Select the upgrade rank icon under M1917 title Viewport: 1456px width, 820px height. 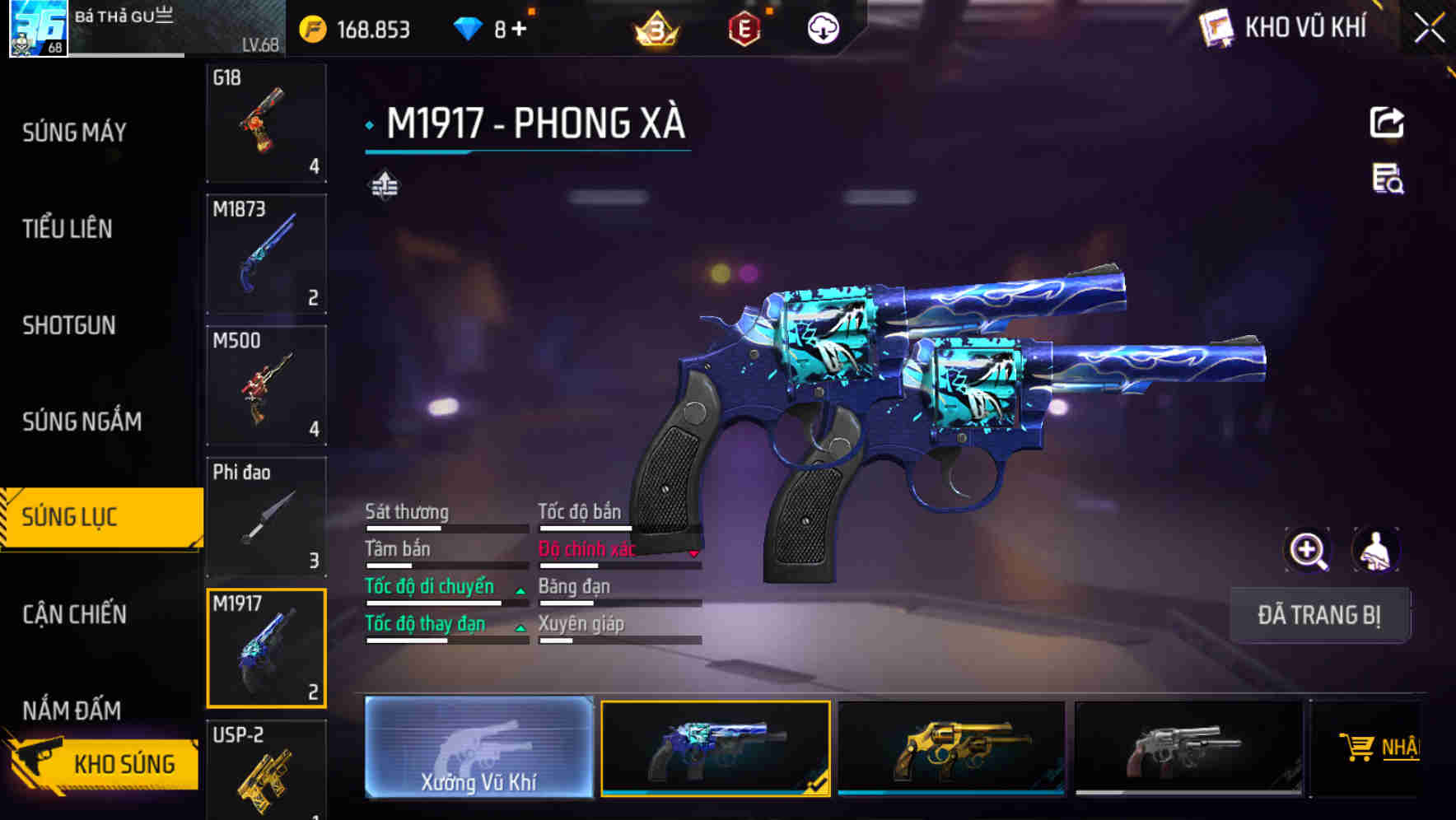pos(383,185)
